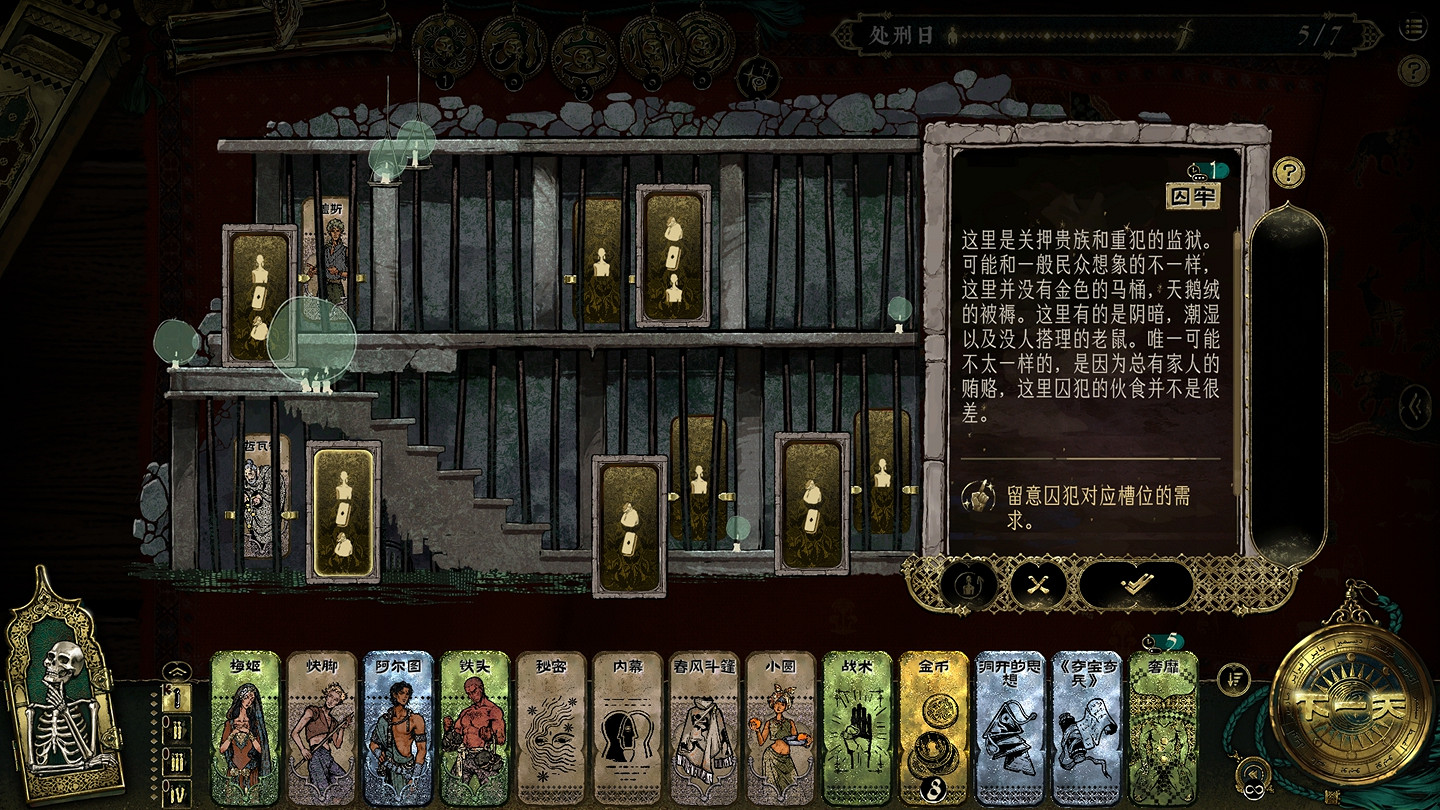Viewport: 1440px width, 810px height.
Task: Toggle the entry marked II in the bottom-left list
Action: tap(178, 731)
